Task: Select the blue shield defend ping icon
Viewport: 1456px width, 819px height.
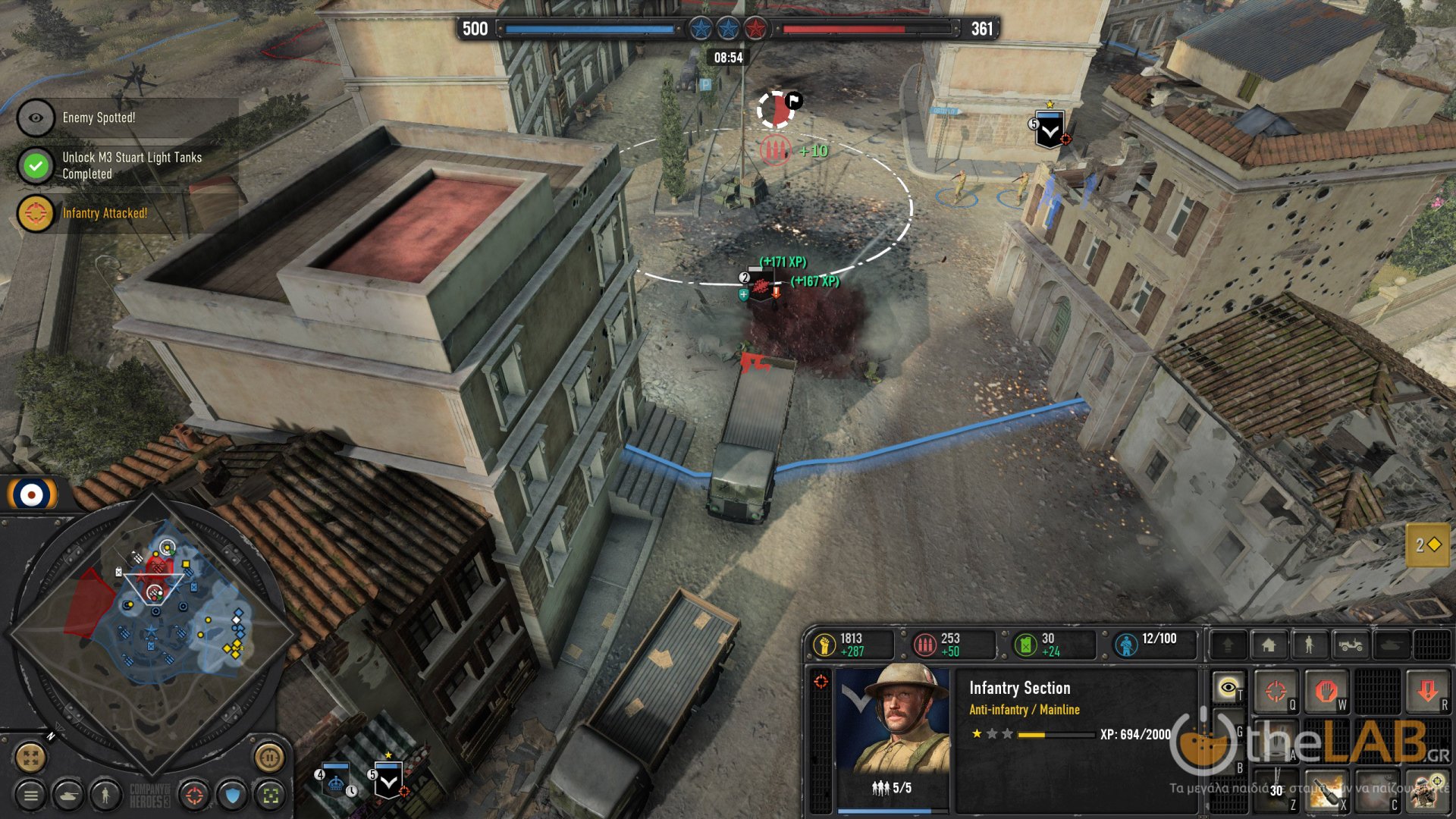Action: [x=233, y=795]
